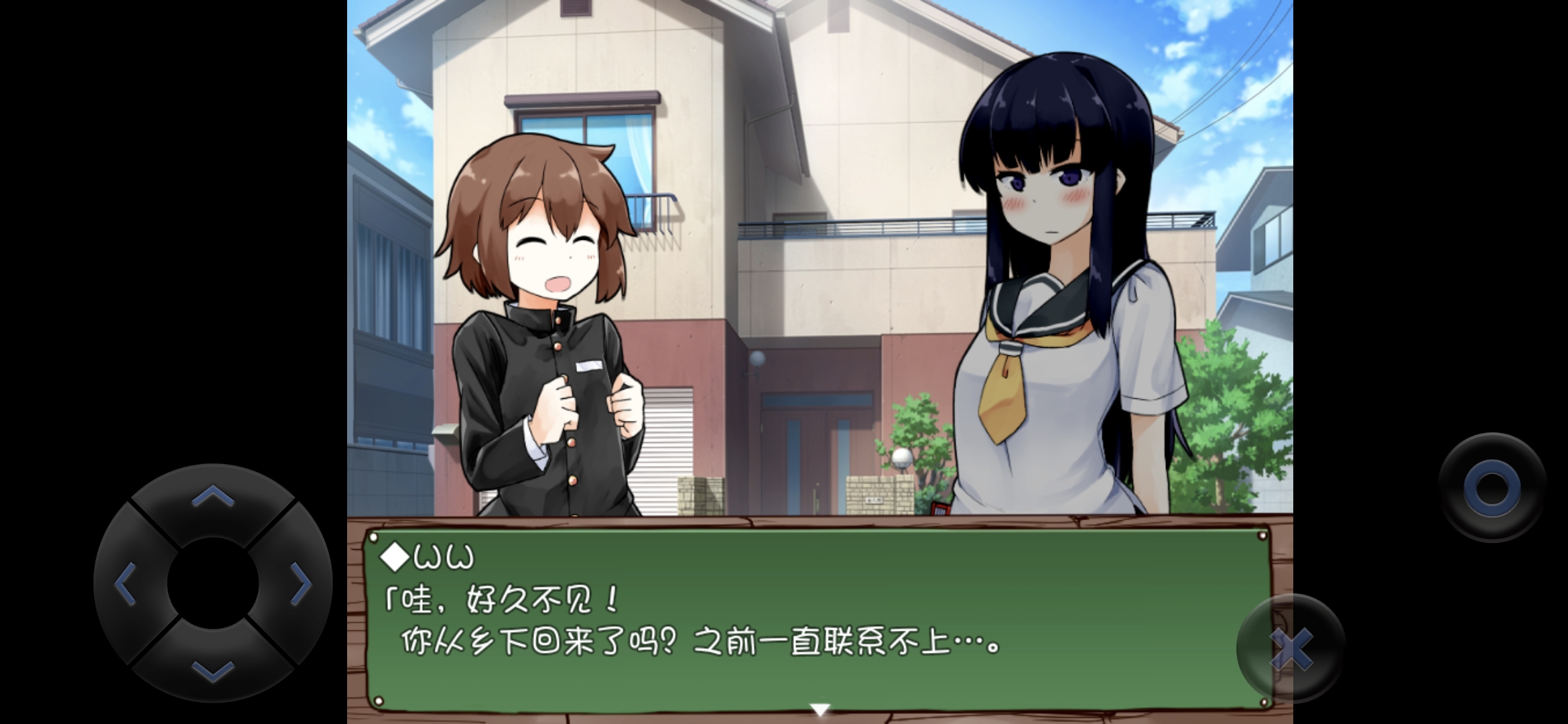Tap the right arrow on the virtual D-pad
The width and height of the screenshot is (1568, 724).
click(x=301, y=584)
